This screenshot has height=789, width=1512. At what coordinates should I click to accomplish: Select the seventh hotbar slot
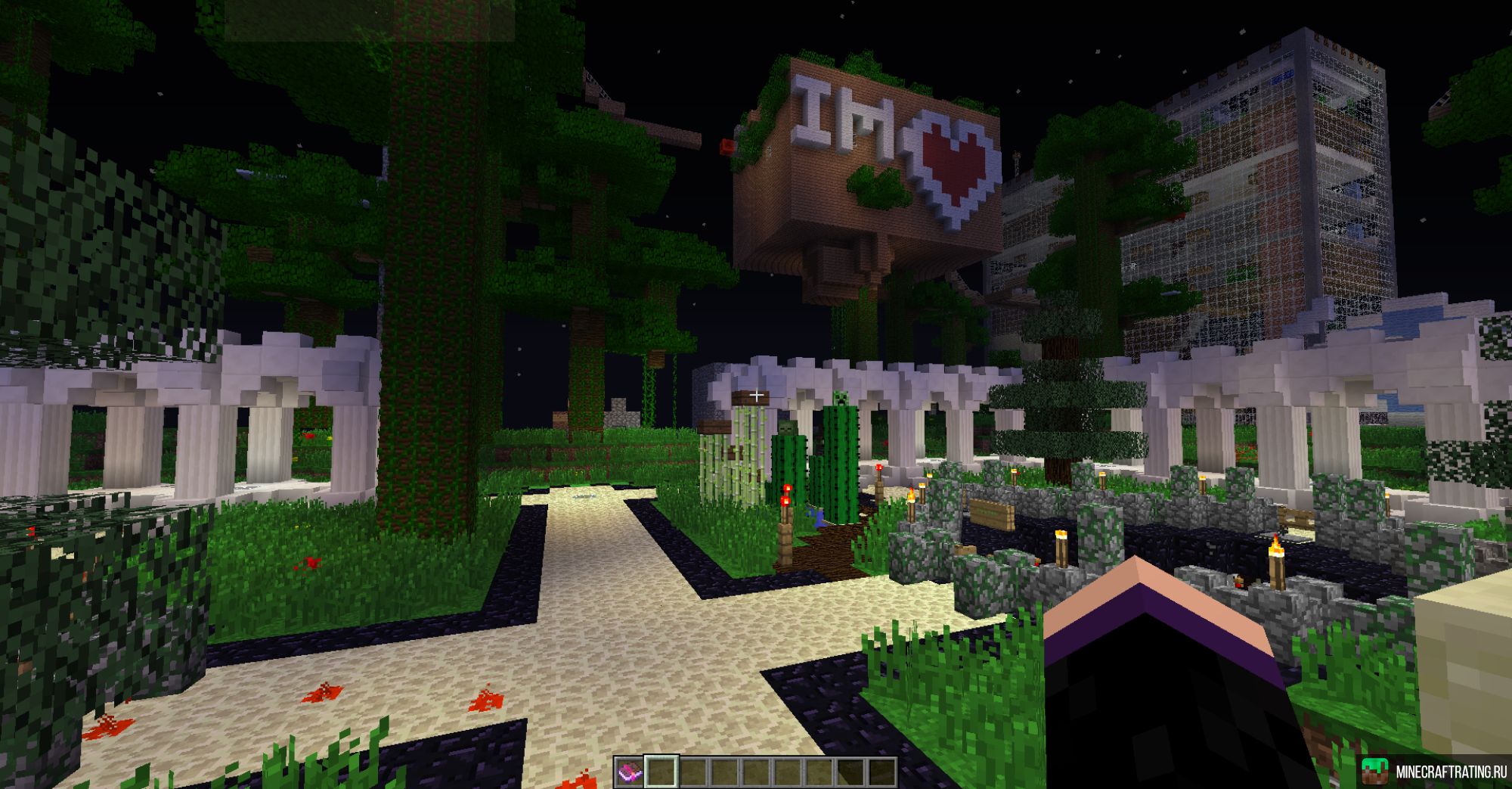[x=820, y=772]
